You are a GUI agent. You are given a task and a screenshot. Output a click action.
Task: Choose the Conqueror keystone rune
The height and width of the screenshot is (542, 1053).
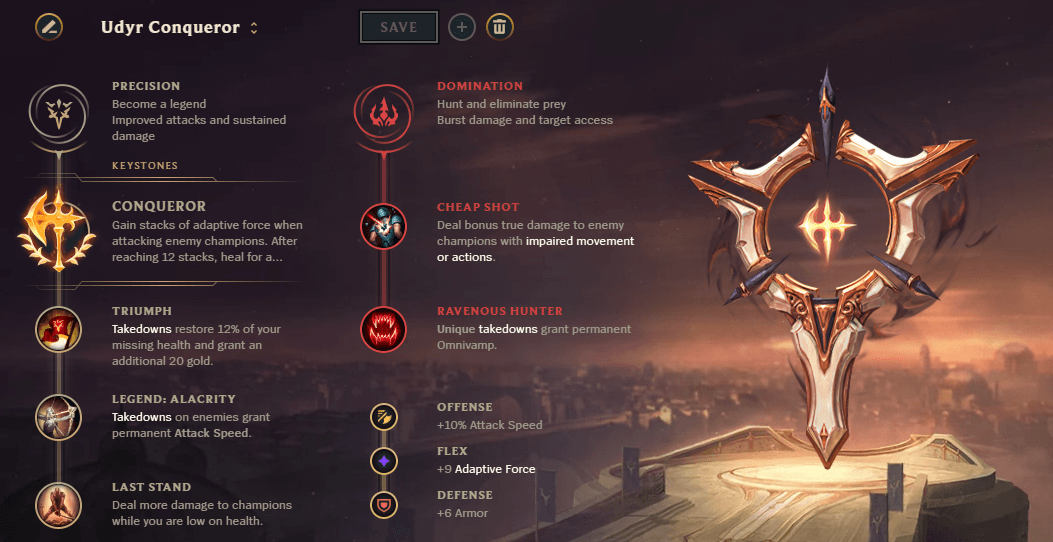[58, 230]
